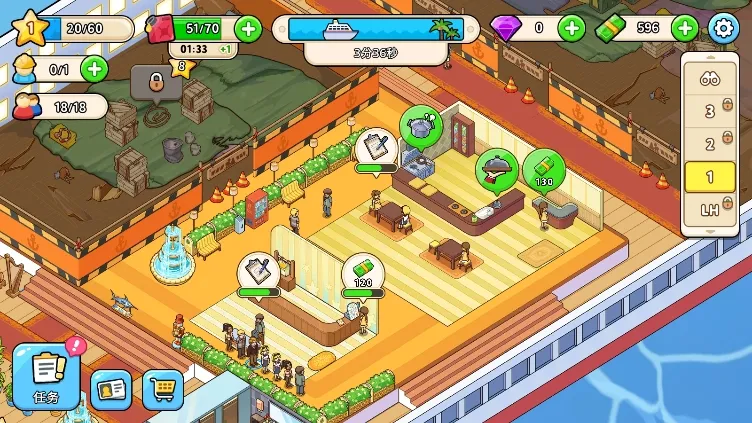Switch to locked floor 3
This screenshot has width=752, height=423.
click(711, 111)
